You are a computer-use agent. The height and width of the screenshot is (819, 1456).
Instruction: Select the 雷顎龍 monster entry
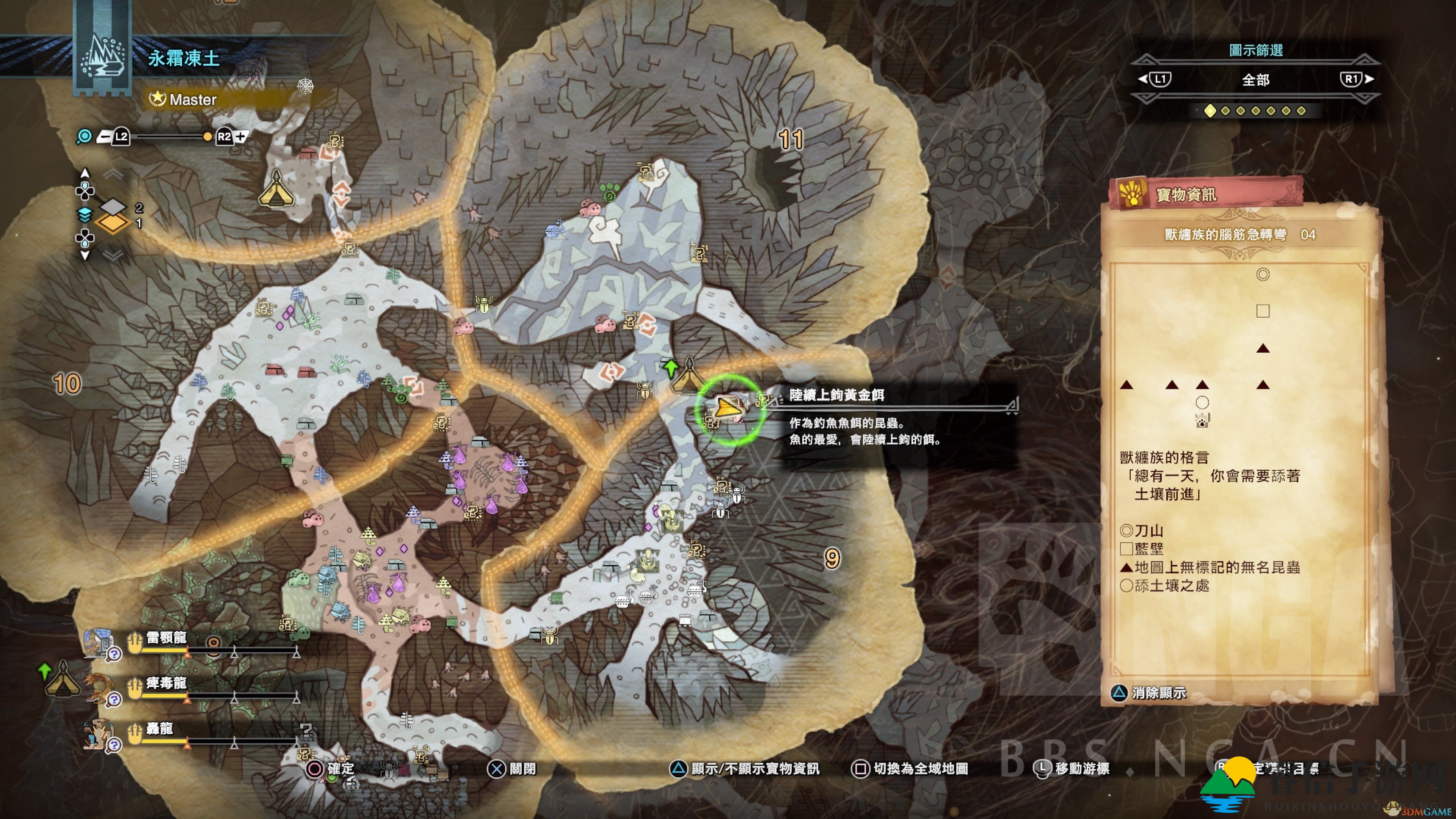(166, 638)
